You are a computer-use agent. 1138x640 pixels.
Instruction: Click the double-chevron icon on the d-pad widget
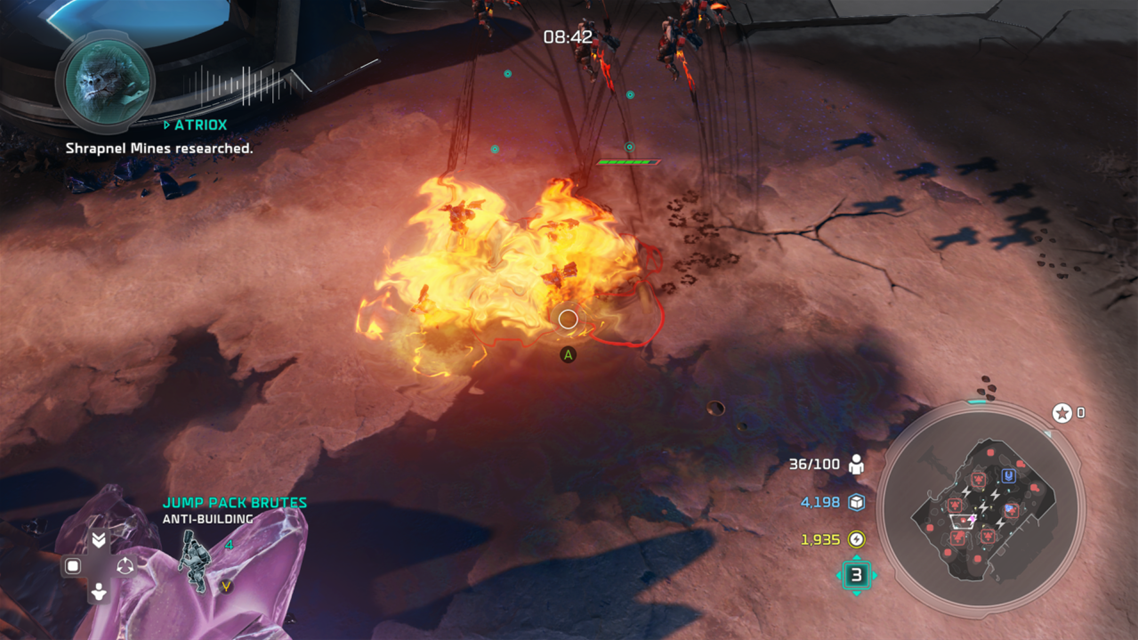coord(98,540)
